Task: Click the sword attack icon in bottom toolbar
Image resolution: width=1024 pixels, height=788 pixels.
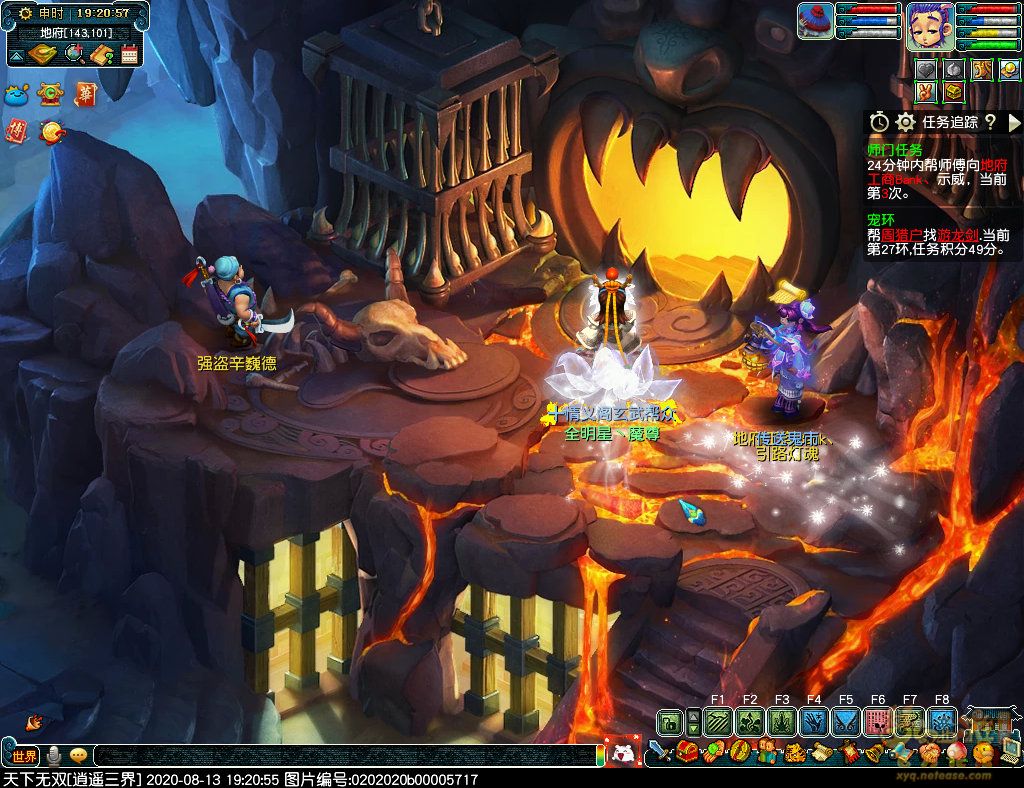Action: click(656, 751)
